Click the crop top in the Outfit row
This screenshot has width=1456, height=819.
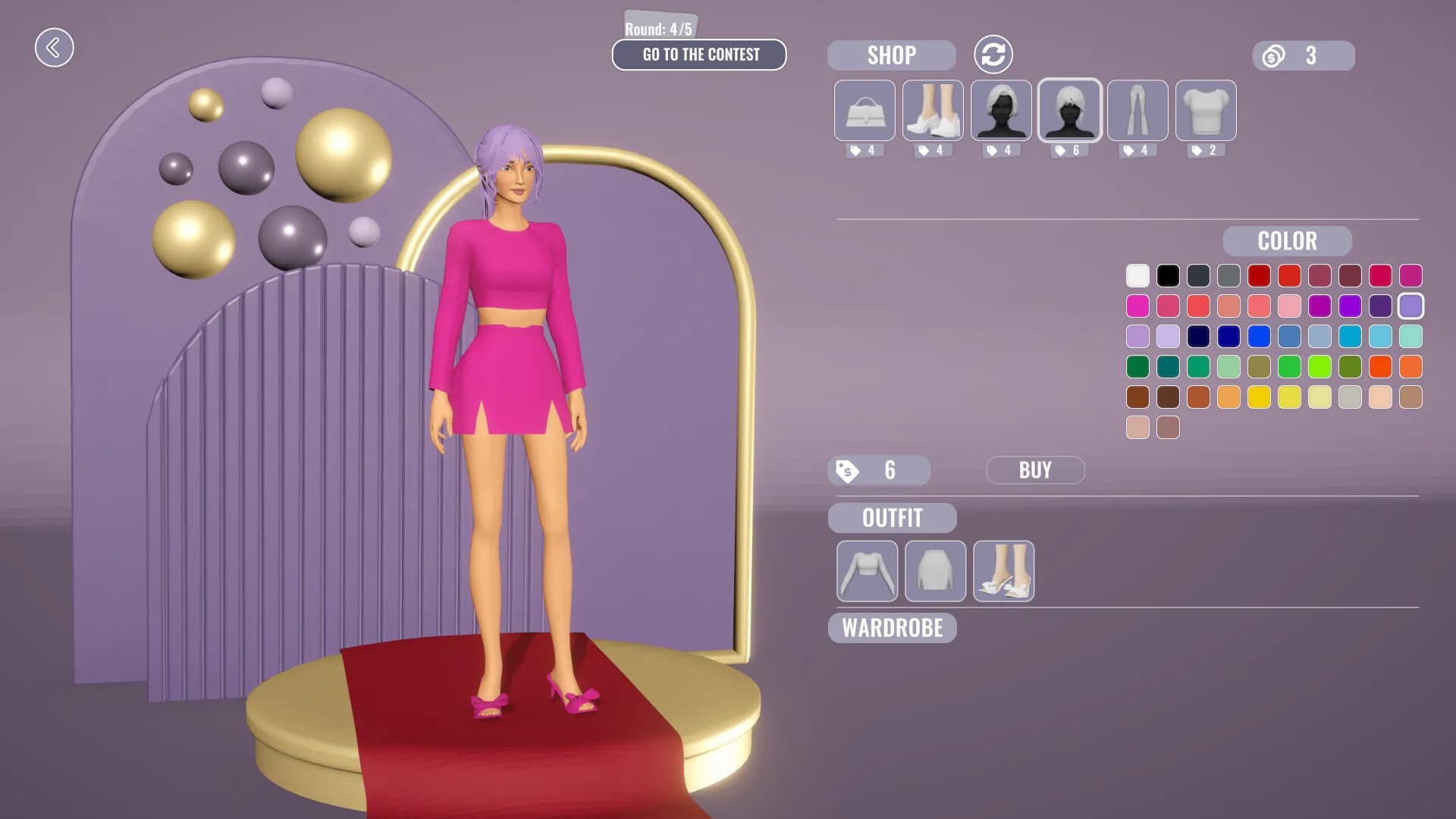(867, 572)
